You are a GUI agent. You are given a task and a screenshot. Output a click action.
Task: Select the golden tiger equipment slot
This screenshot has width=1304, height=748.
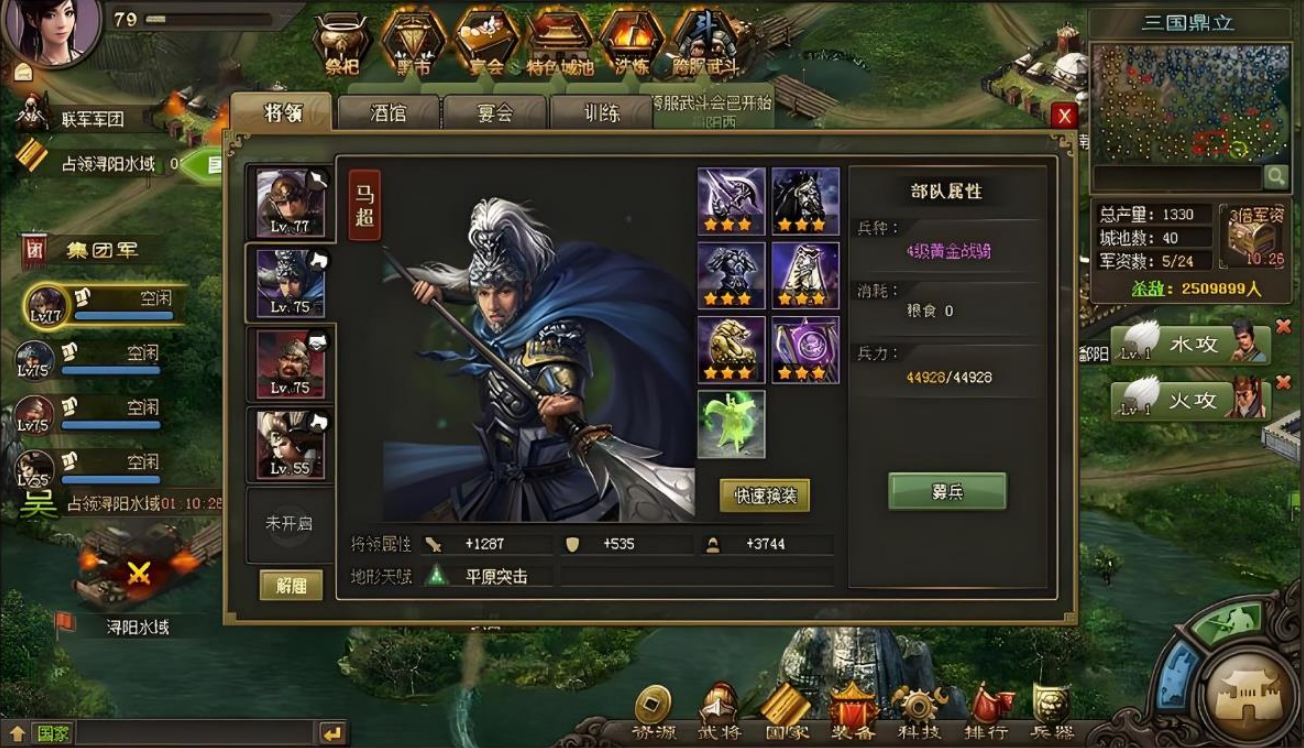(x=731, y=349)
